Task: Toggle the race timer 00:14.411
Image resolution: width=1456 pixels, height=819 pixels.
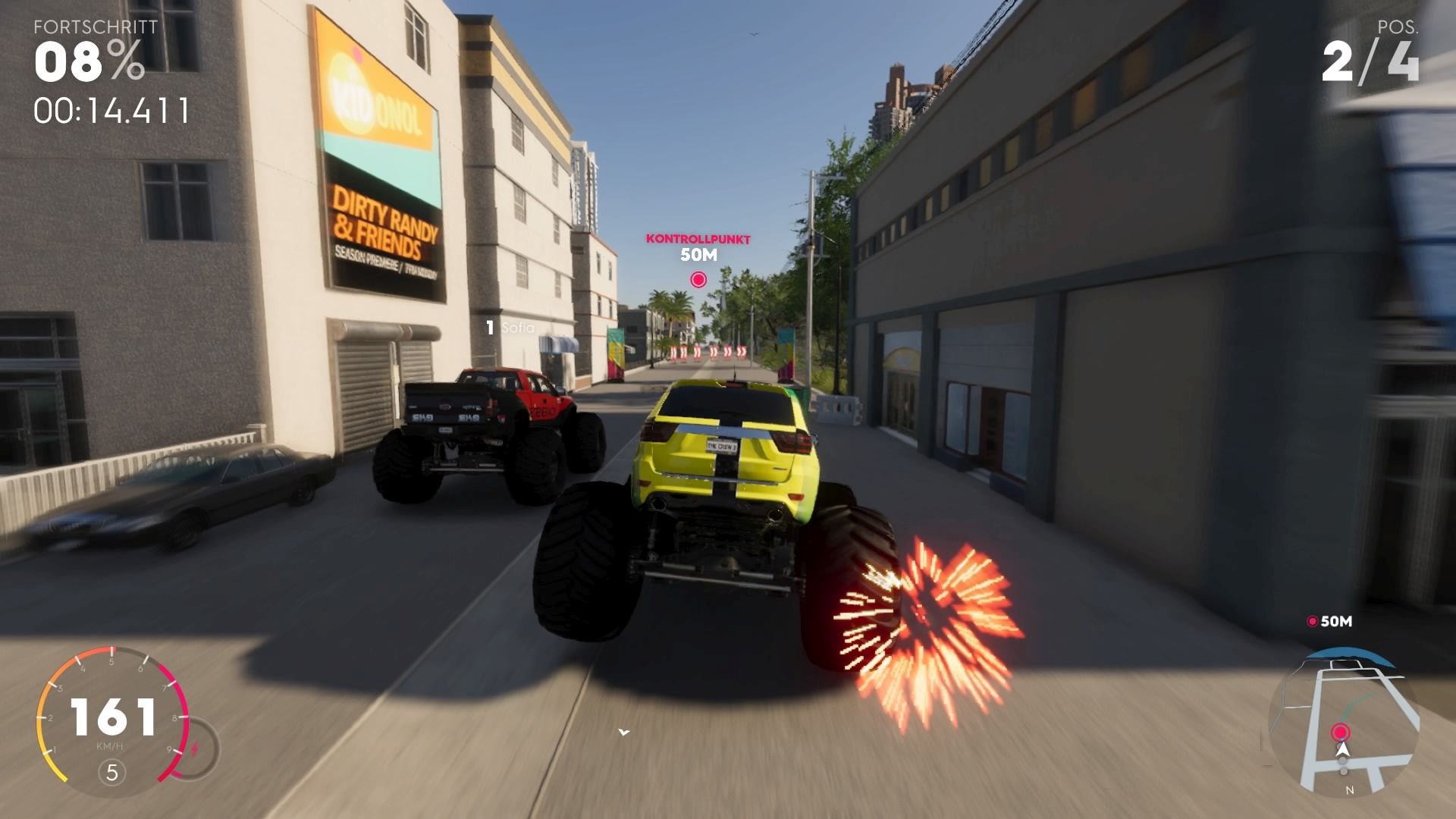Action: pyautogui.click(x=111, y=112)
